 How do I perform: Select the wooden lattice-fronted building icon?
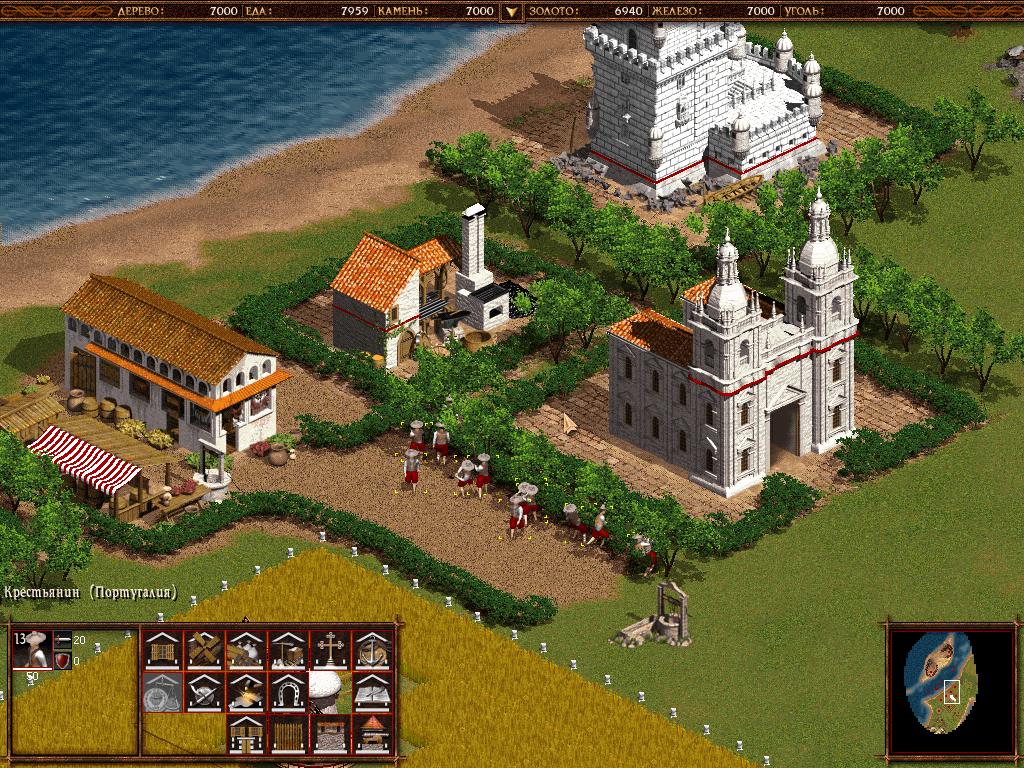click(x=162, y=649)
